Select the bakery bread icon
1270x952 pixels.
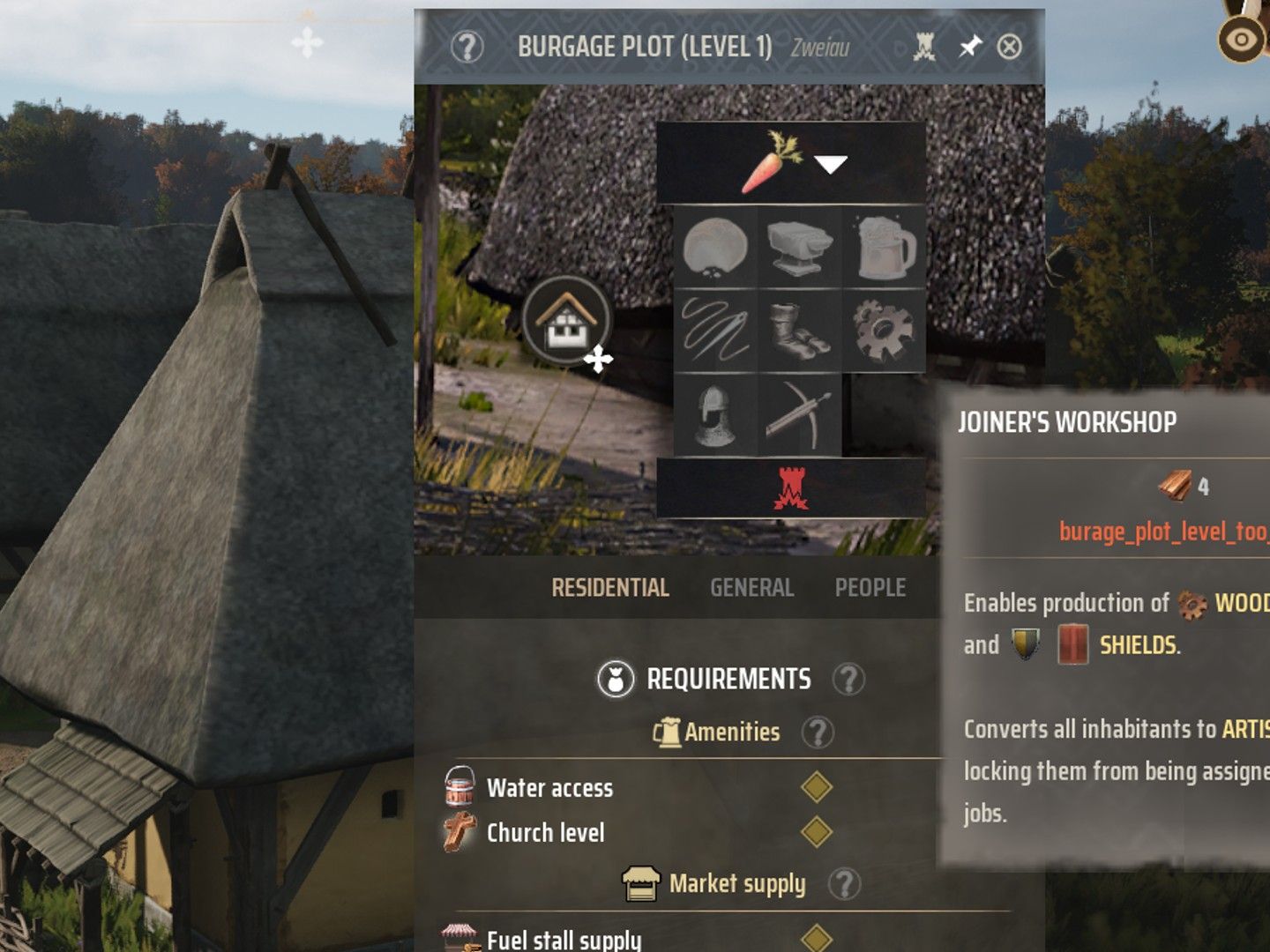point(715,248)
